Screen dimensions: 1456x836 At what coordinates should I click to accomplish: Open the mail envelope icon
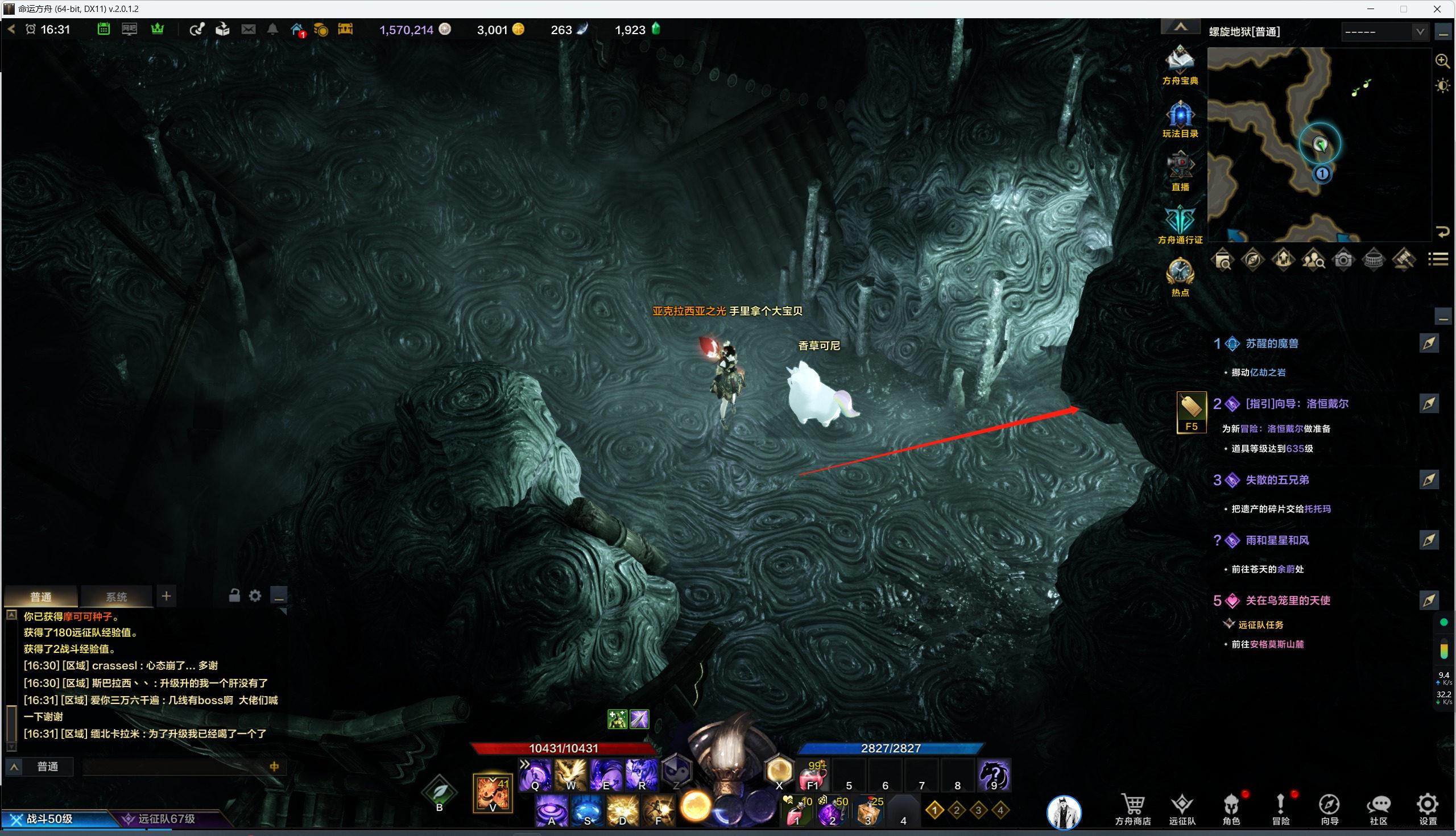(x=248, y=29)
